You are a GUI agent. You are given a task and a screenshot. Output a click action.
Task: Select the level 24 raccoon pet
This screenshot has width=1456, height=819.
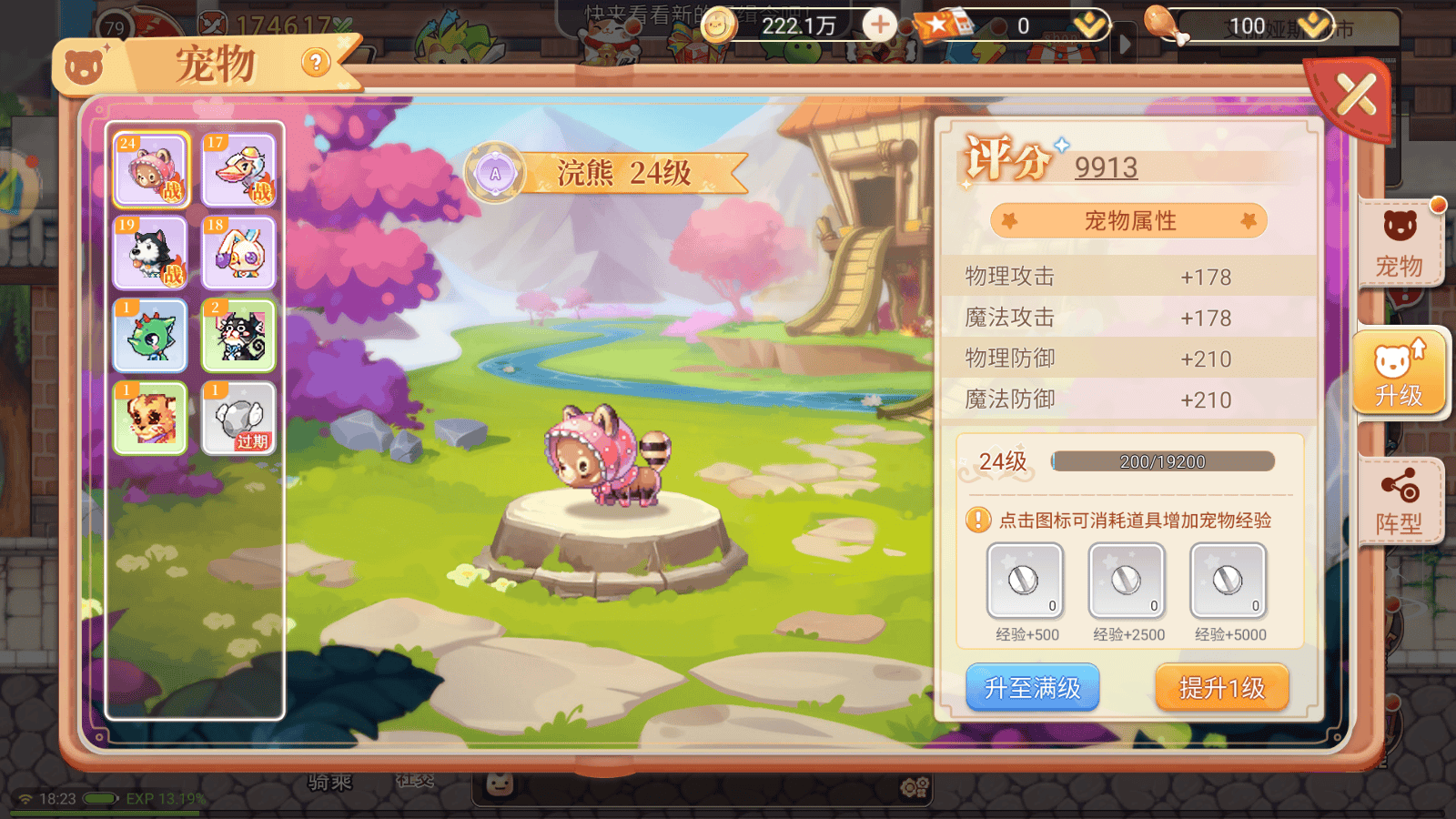click(151, 170)
